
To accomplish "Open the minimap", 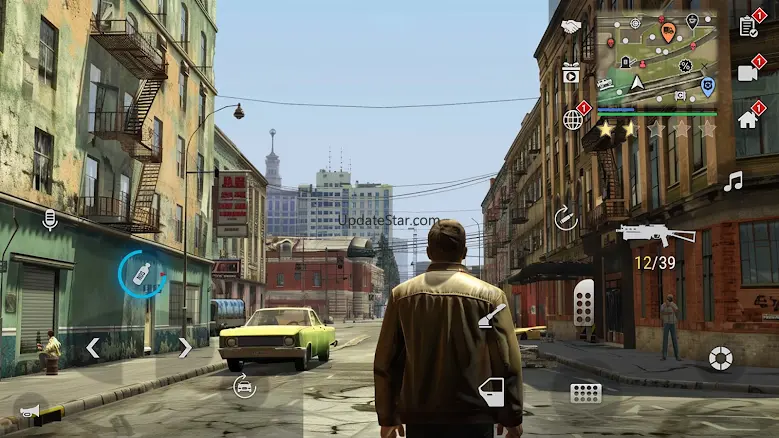I will [656, 58].
